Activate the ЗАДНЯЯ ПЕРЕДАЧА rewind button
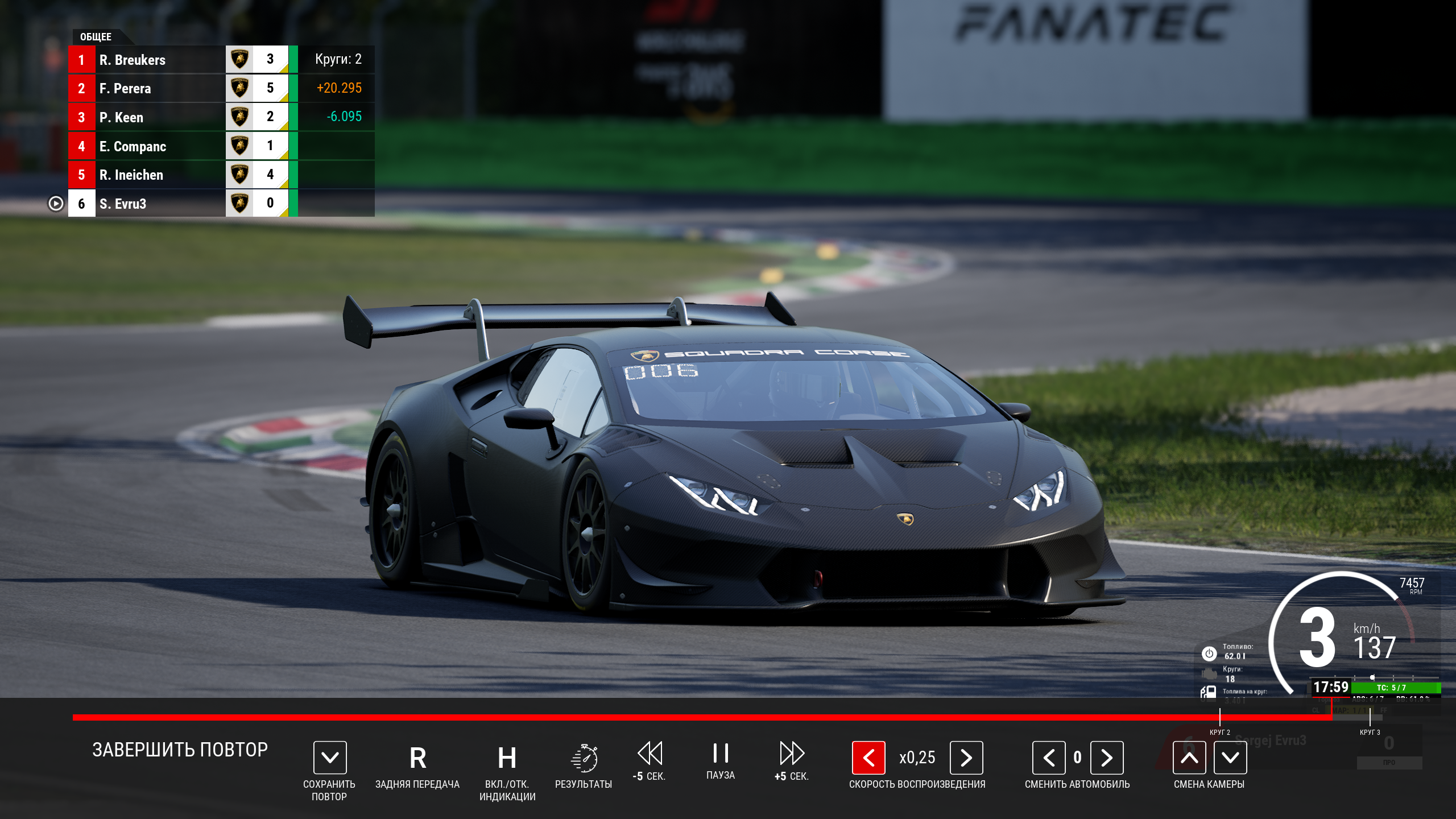The image size is (1456, 819). point(417,758)
